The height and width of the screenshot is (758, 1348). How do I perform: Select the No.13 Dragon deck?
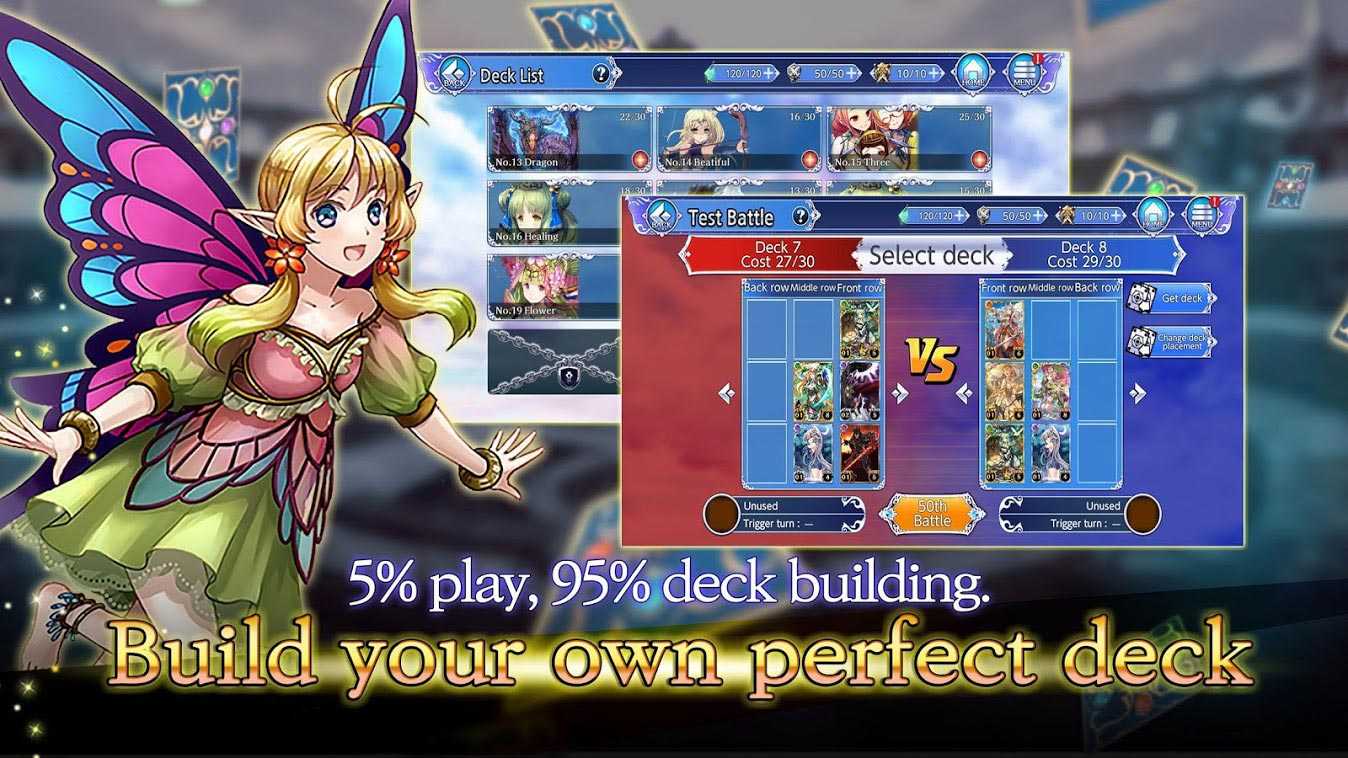569,139
